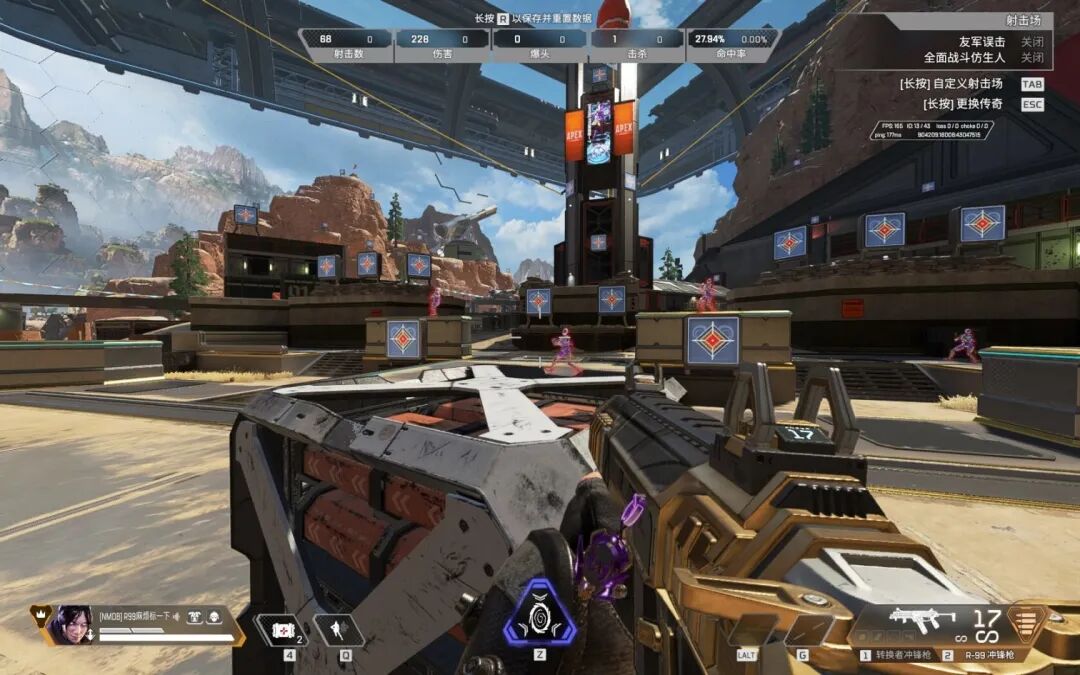Trigger the purple ultimate ability icon

(539, 613)
